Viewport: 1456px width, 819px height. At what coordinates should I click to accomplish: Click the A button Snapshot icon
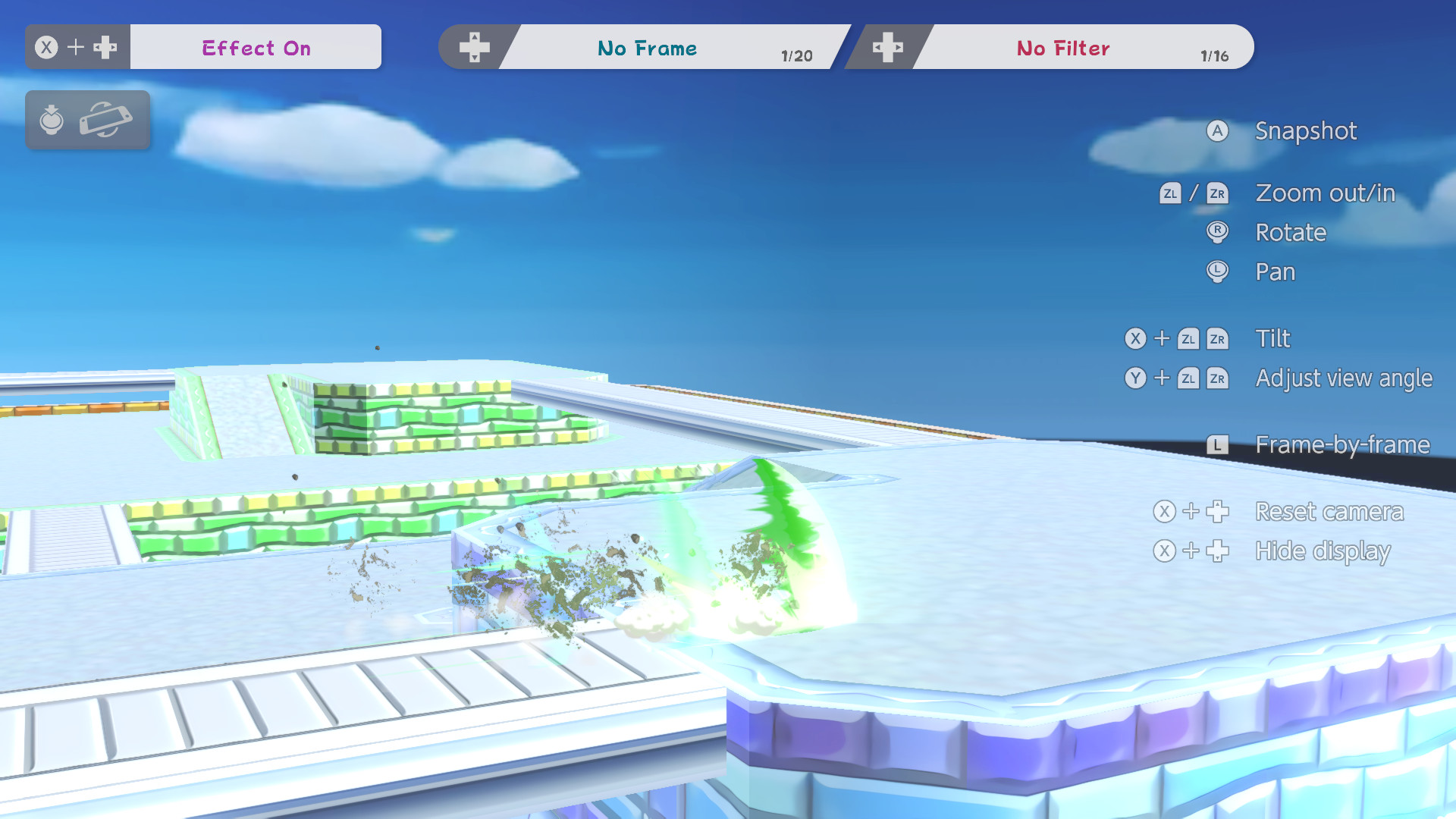click(x=1217, y=131)
